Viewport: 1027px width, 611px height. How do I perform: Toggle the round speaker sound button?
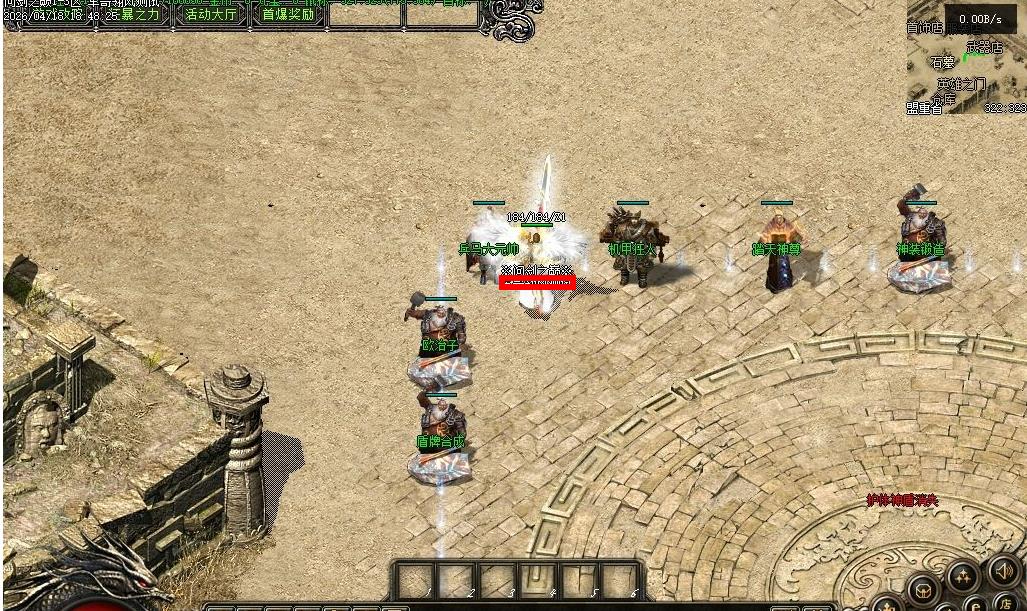(x=1002, y=569)
